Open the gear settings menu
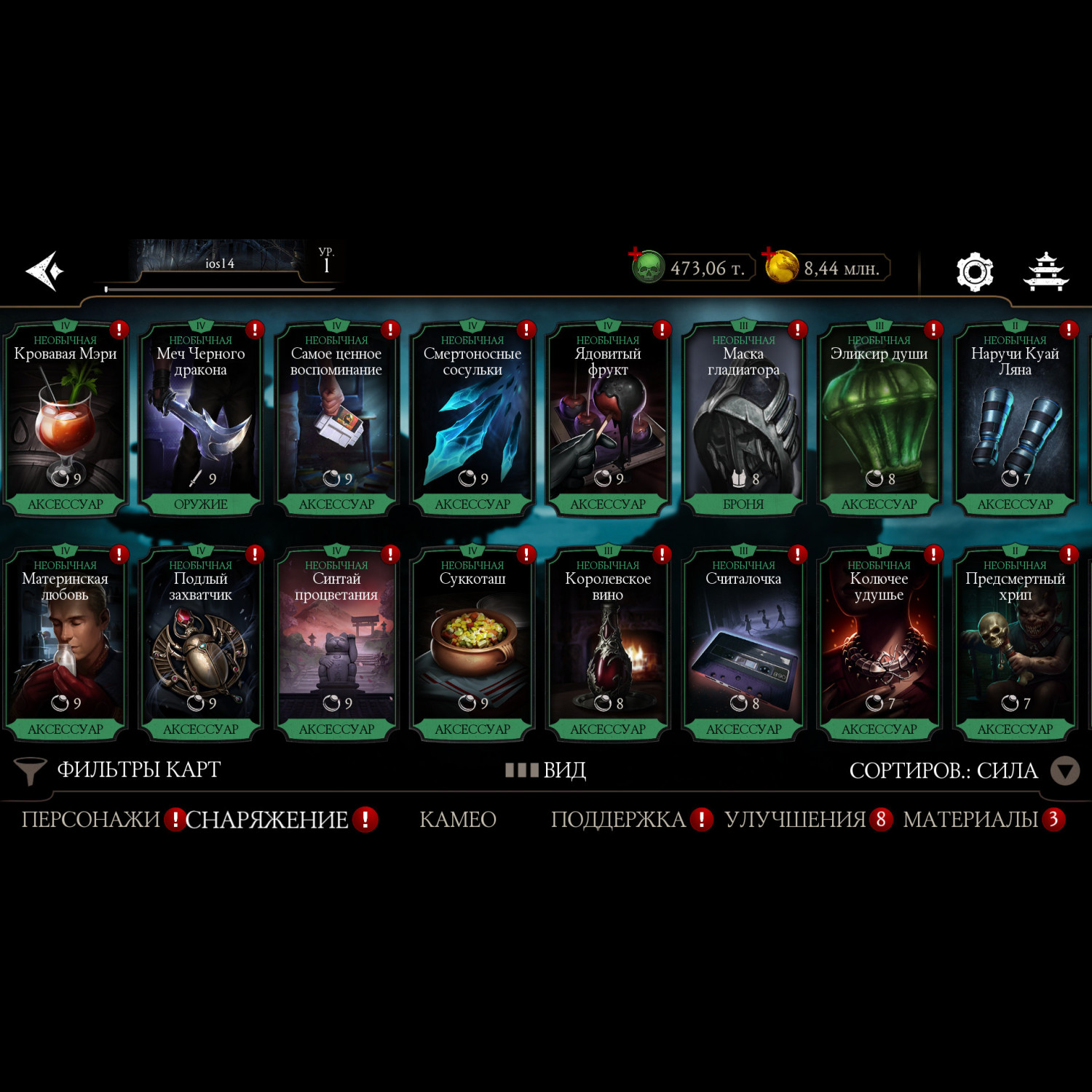 (974, 272)
